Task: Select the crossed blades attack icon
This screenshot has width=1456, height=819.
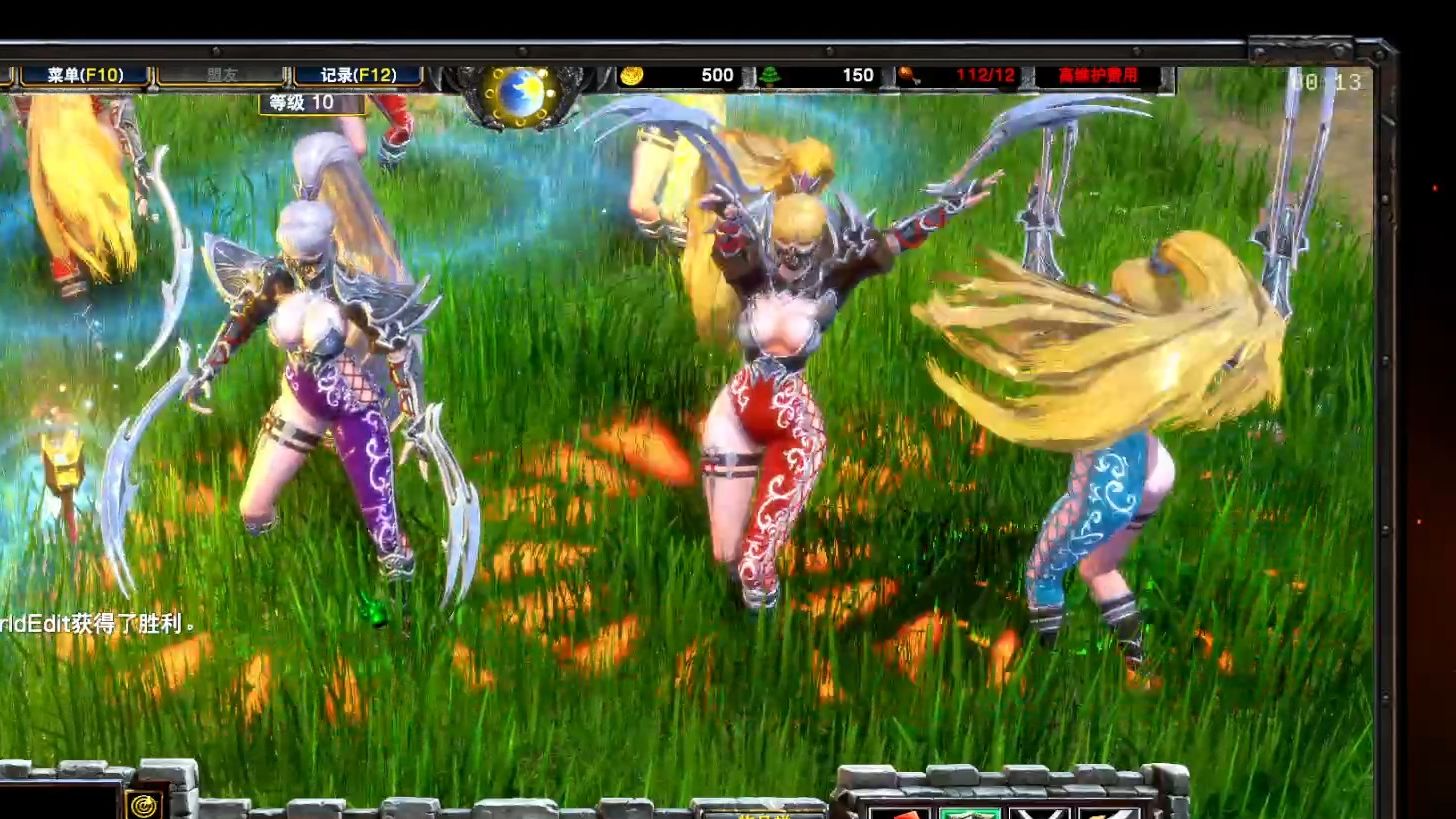Action: tap(1041, 817)
